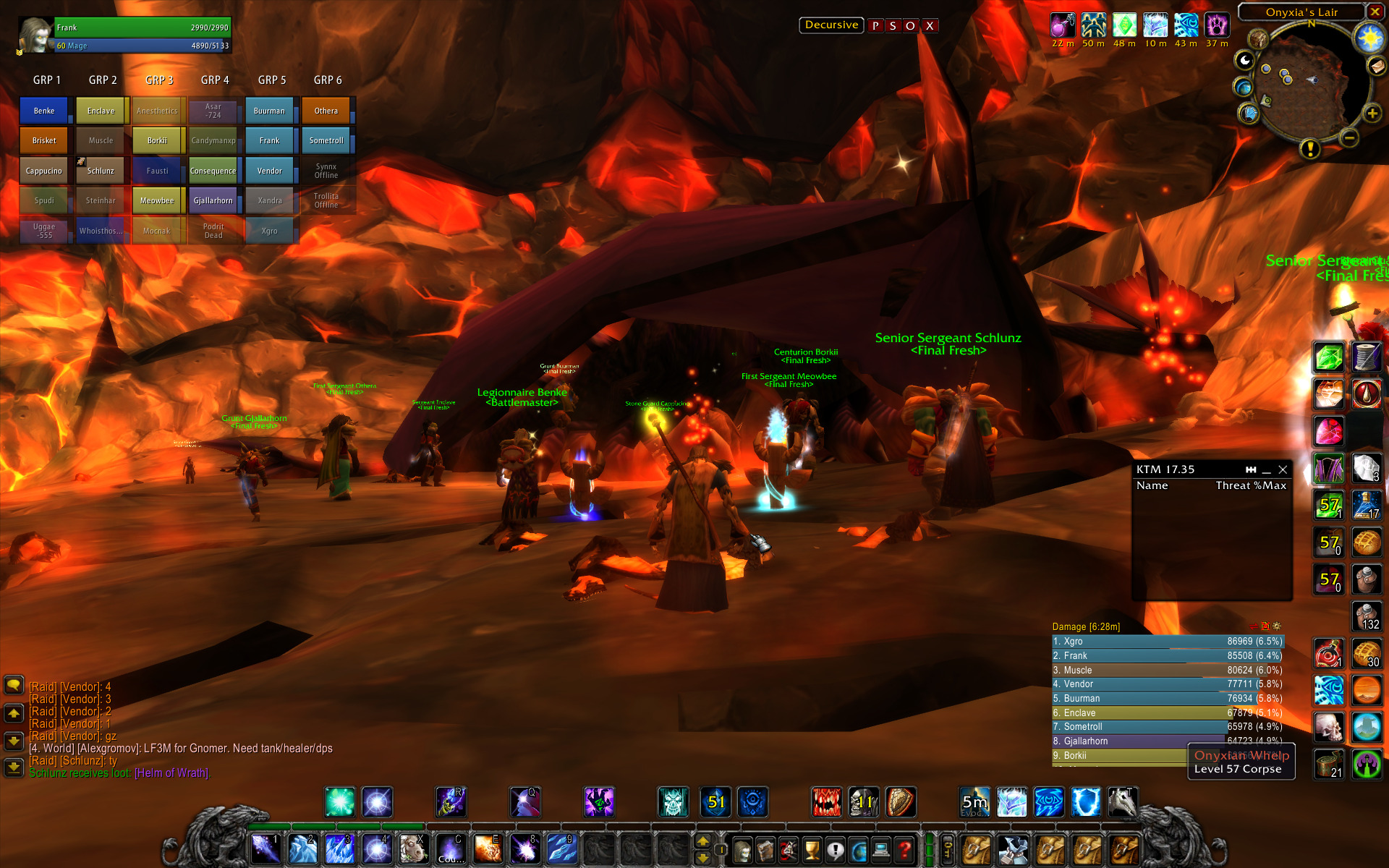Select Othera's raid unit frame

(326, 111)
